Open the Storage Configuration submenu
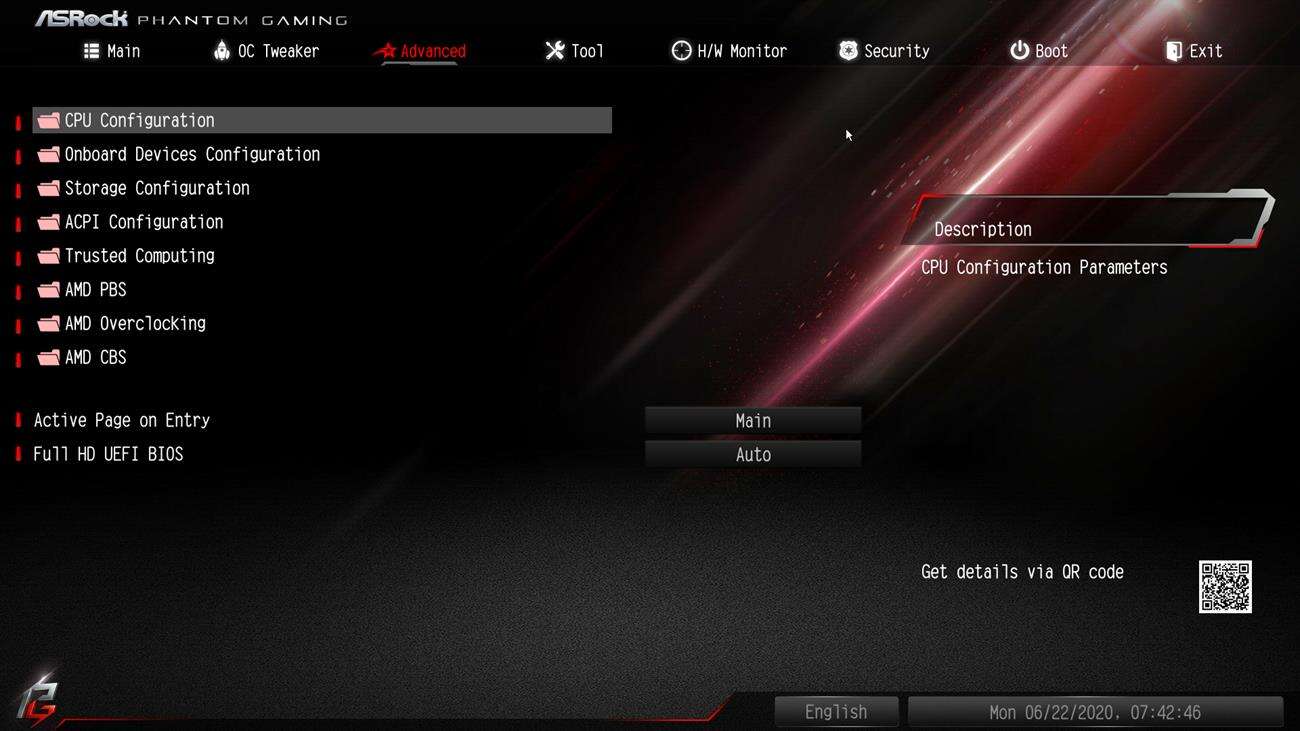Viewport: 1300px width, 731px height. coord(156,187)
